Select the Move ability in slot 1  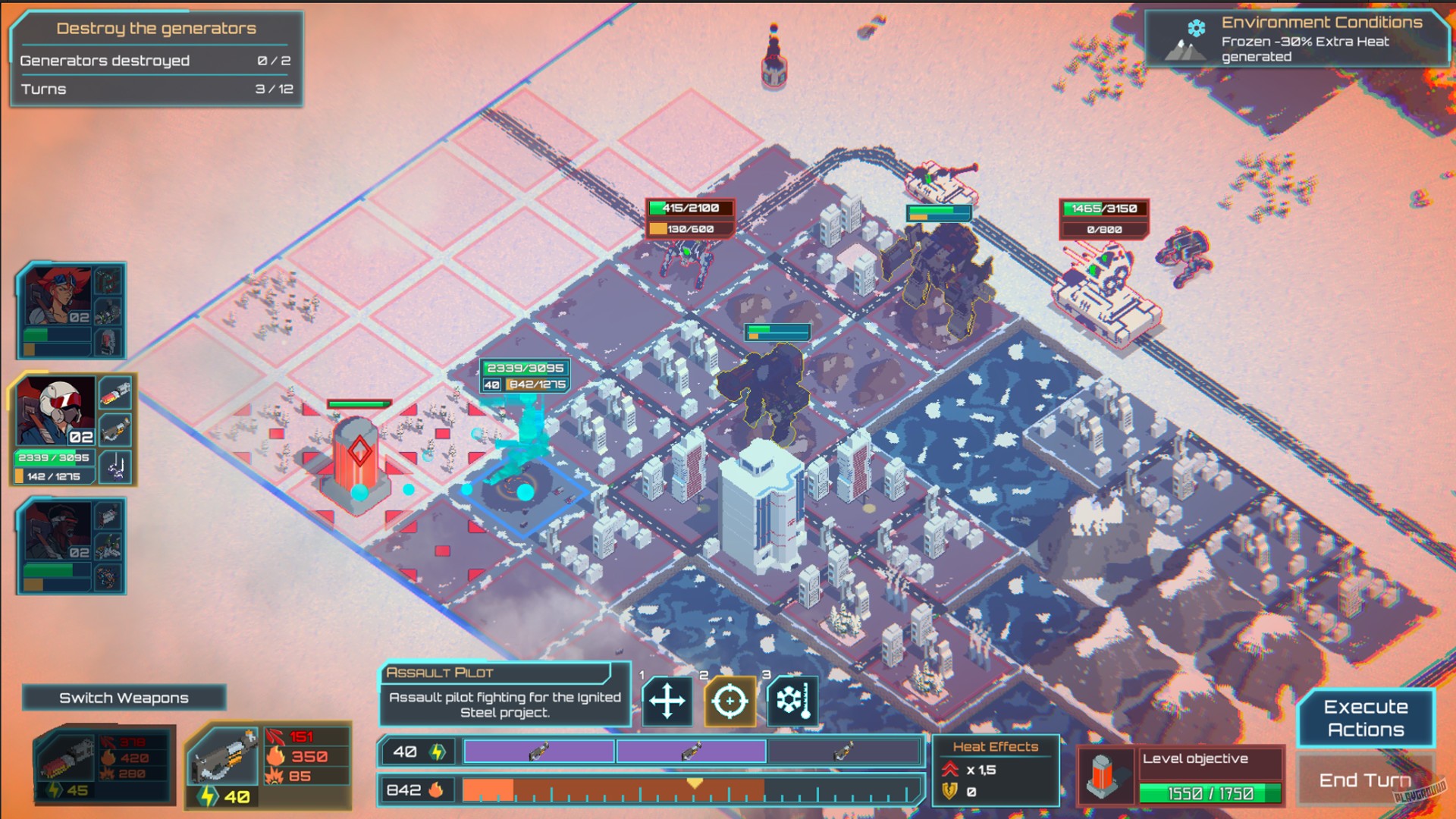[x=666, y=701]
